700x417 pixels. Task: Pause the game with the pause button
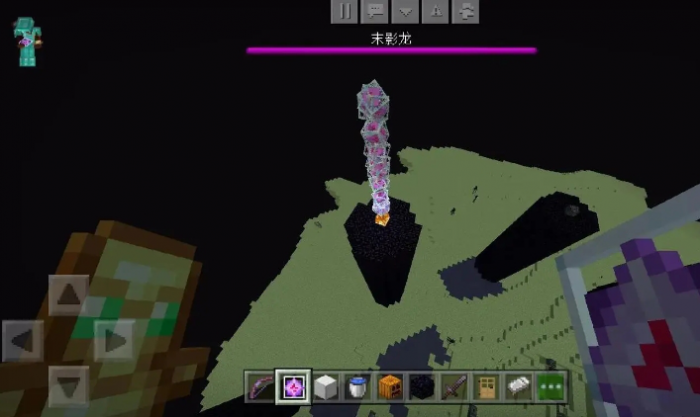[x=344, y=11]
